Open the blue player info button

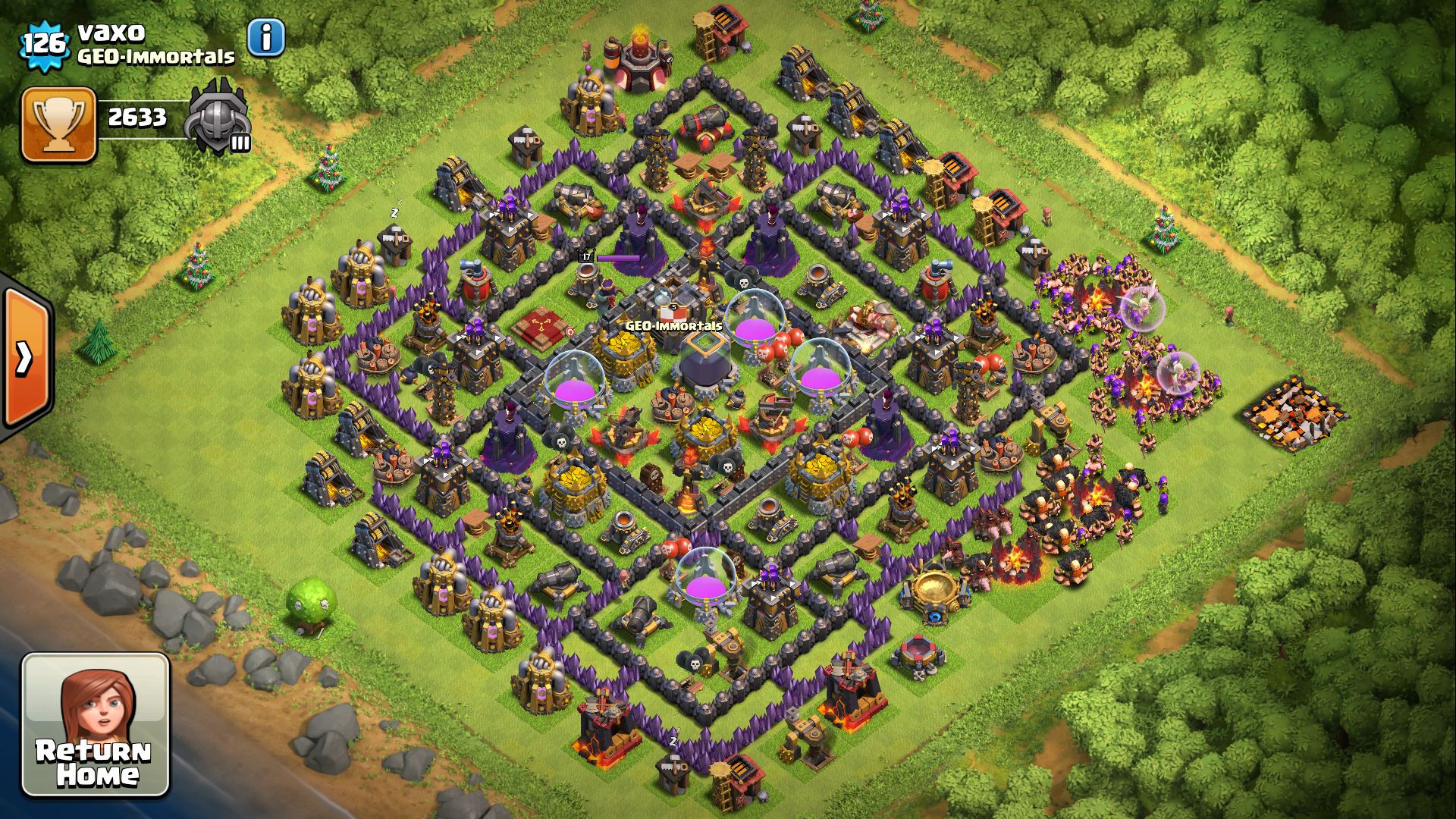click(266, 37)
